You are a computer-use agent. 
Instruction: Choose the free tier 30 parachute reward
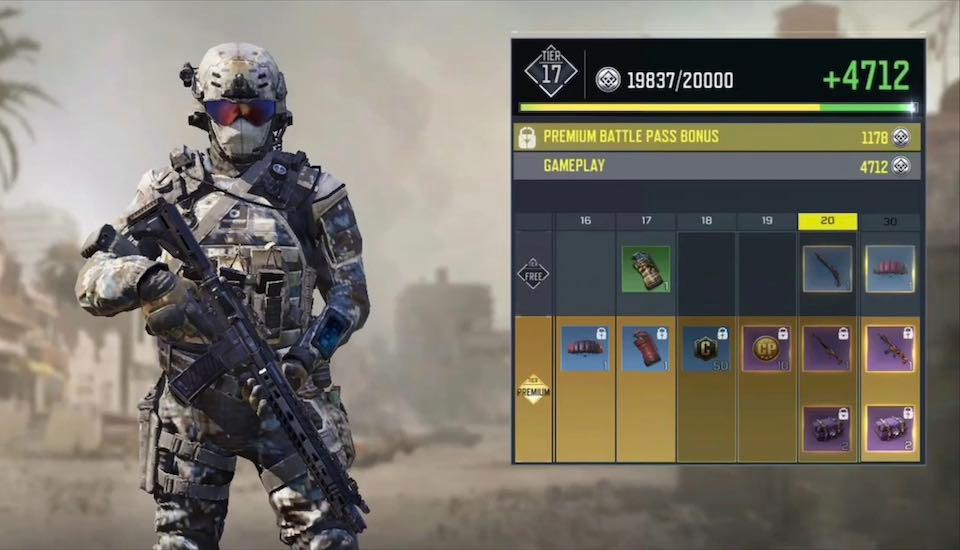click(889, 269)
